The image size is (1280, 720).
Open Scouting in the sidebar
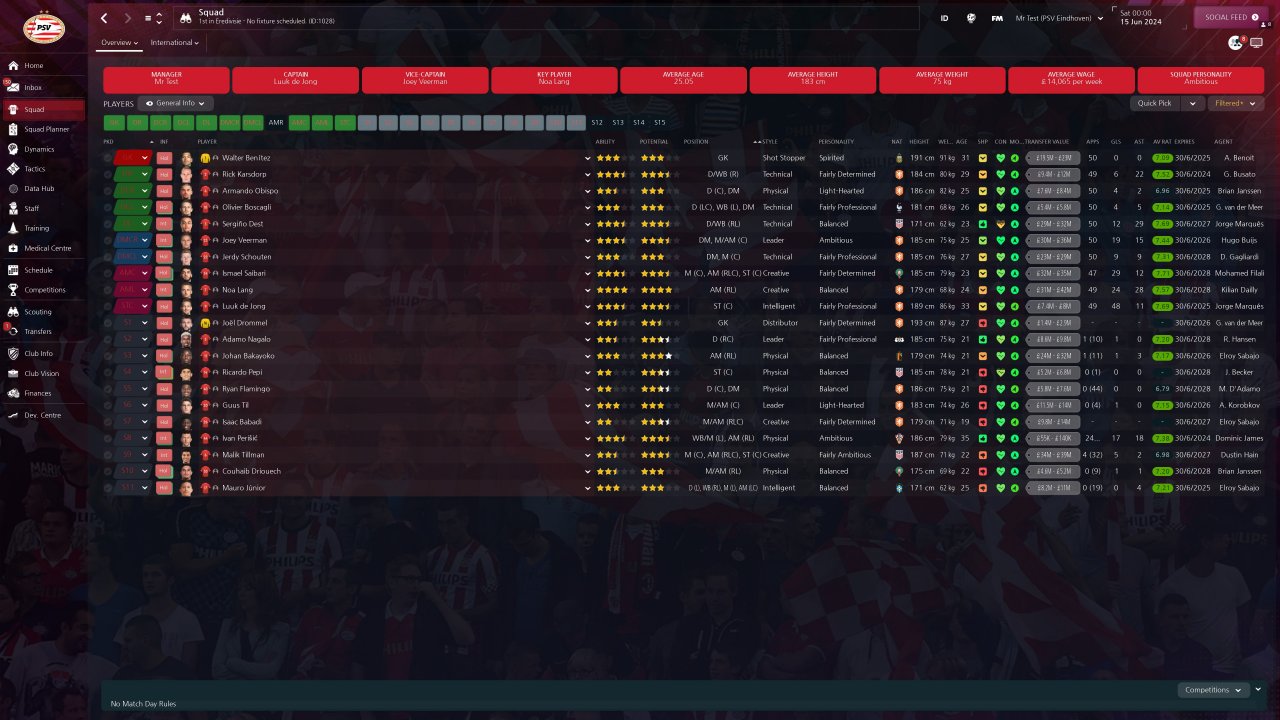38,312
